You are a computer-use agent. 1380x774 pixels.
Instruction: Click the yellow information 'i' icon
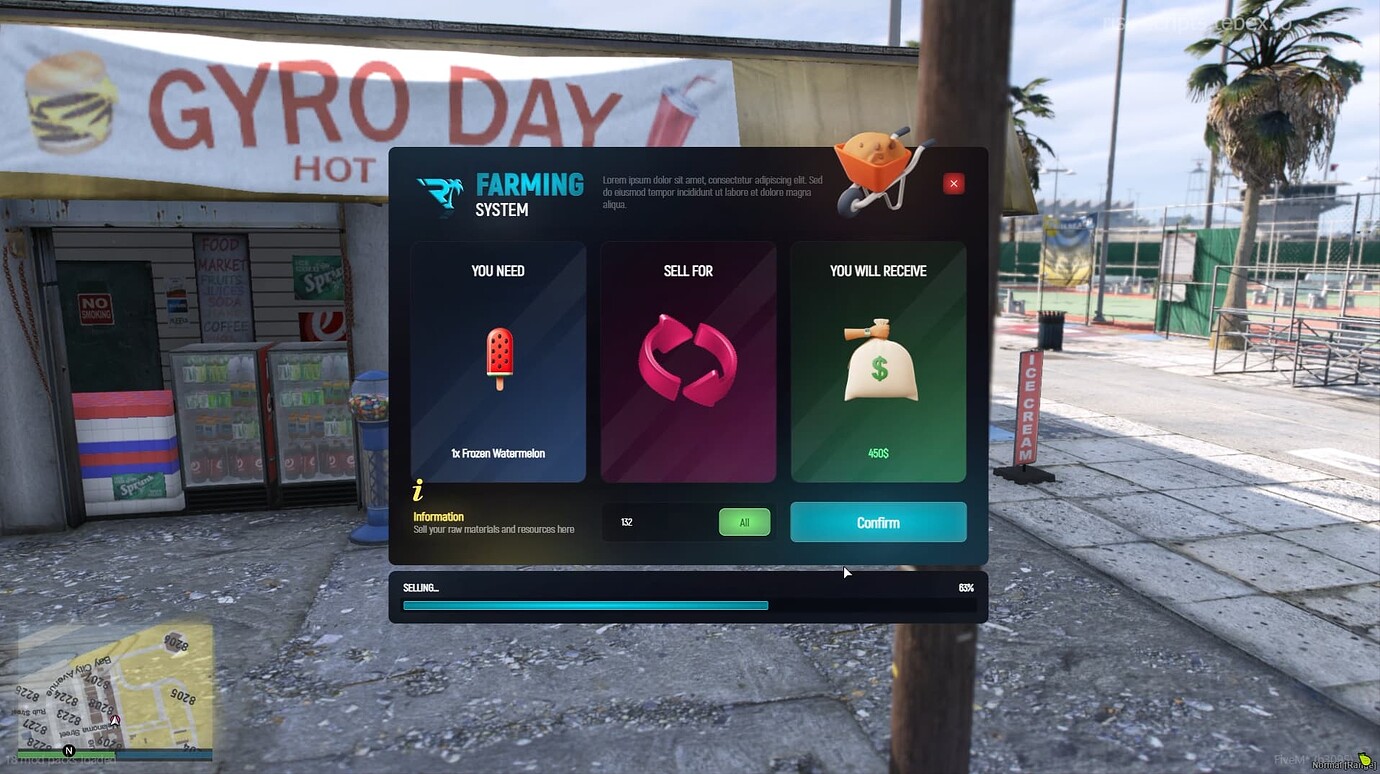tap(417, 489)
